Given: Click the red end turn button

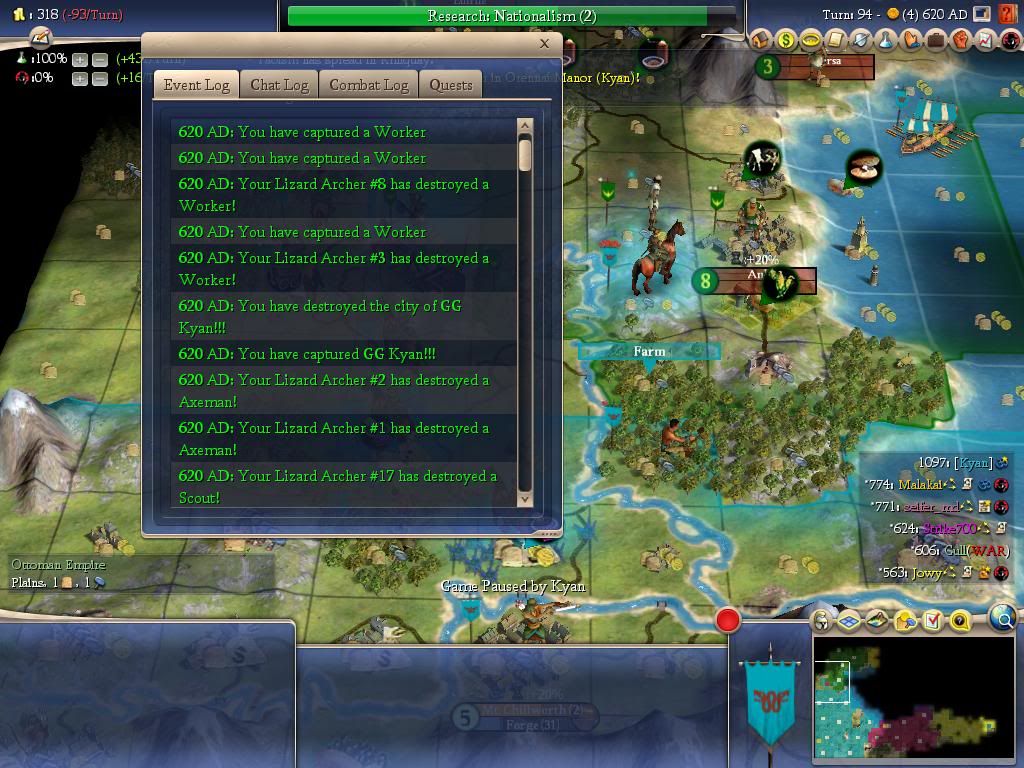Looking at the screenshot, I should click(x=728, y=621).
